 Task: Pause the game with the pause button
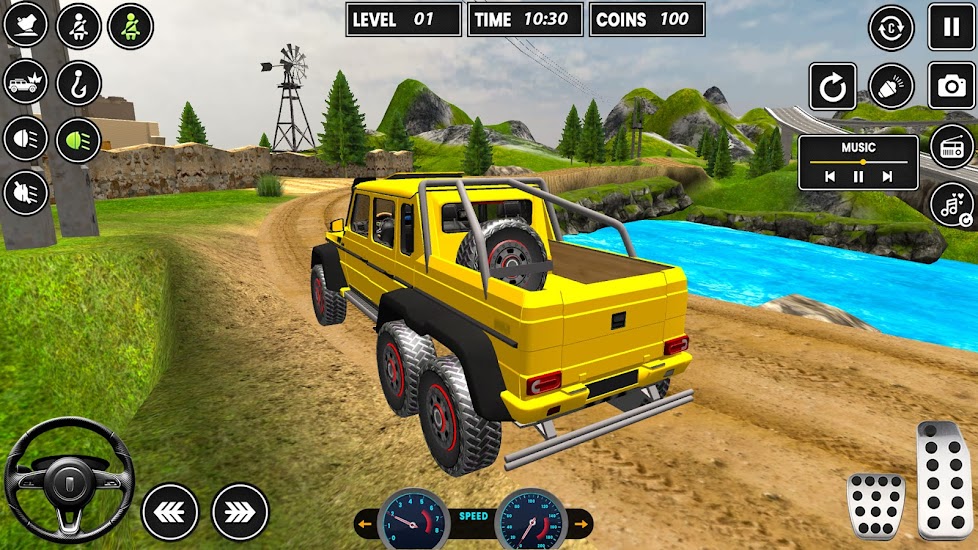pyautogui.click(x=951, y=27)
